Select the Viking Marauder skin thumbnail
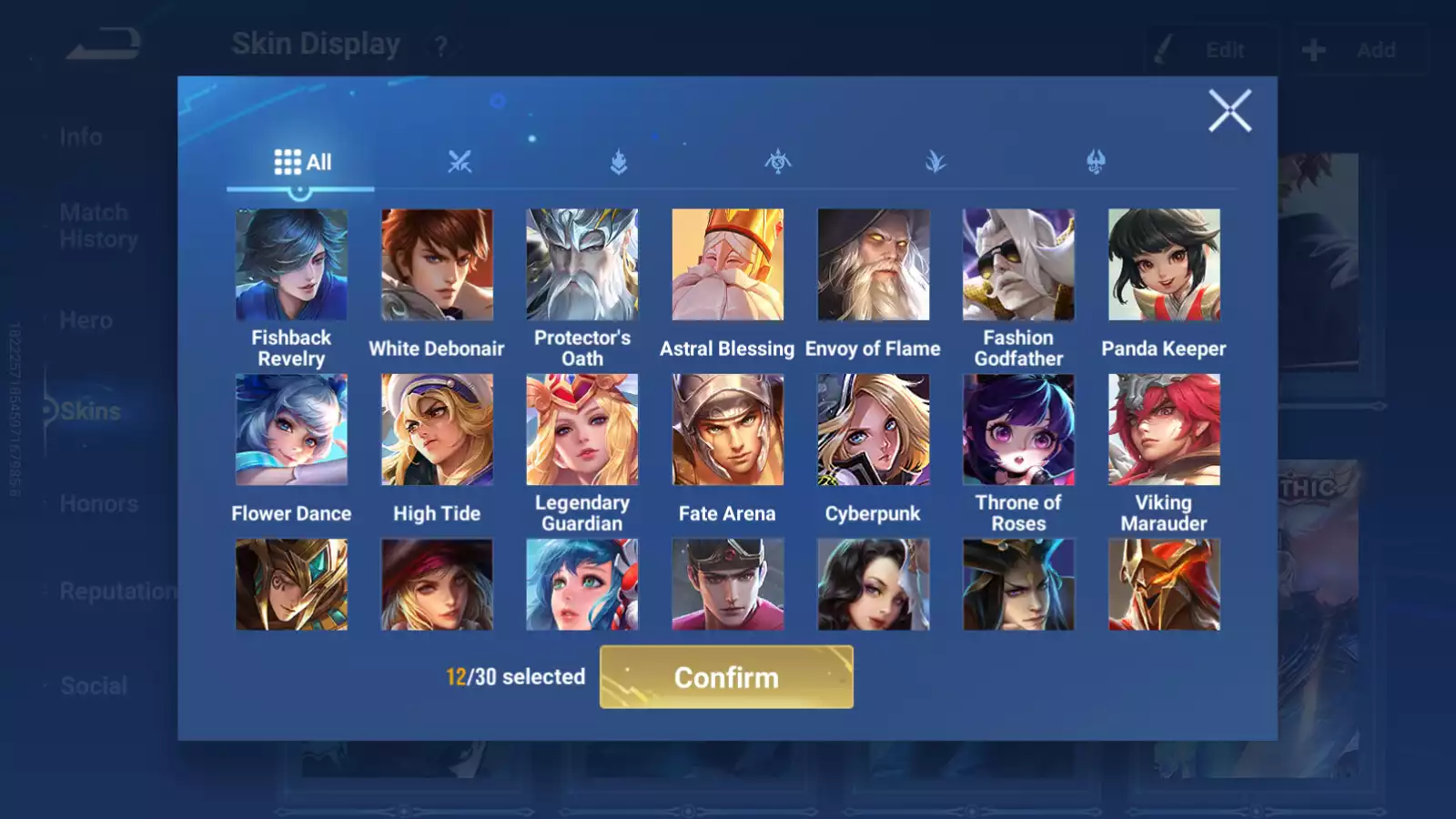 tap(1164, 428)
